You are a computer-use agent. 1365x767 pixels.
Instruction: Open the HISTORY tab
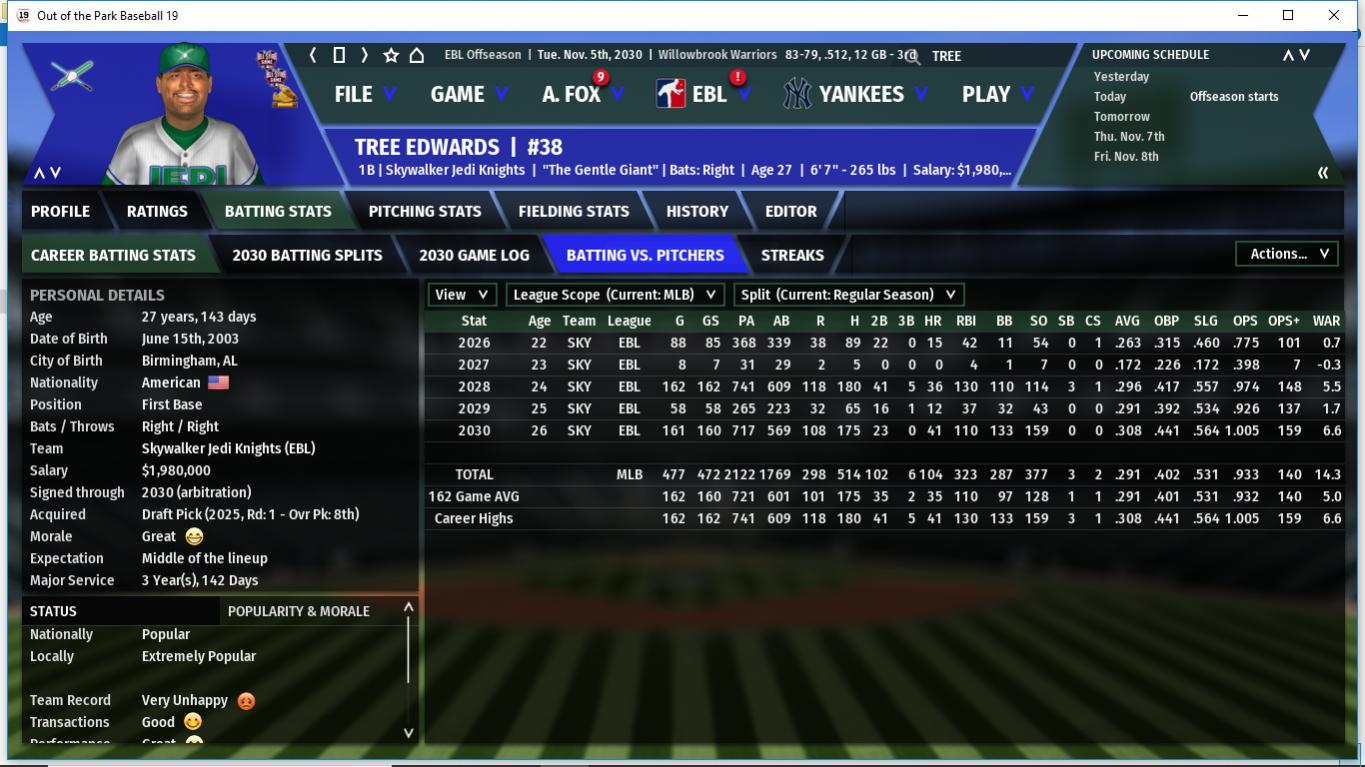tap(697, 211)
